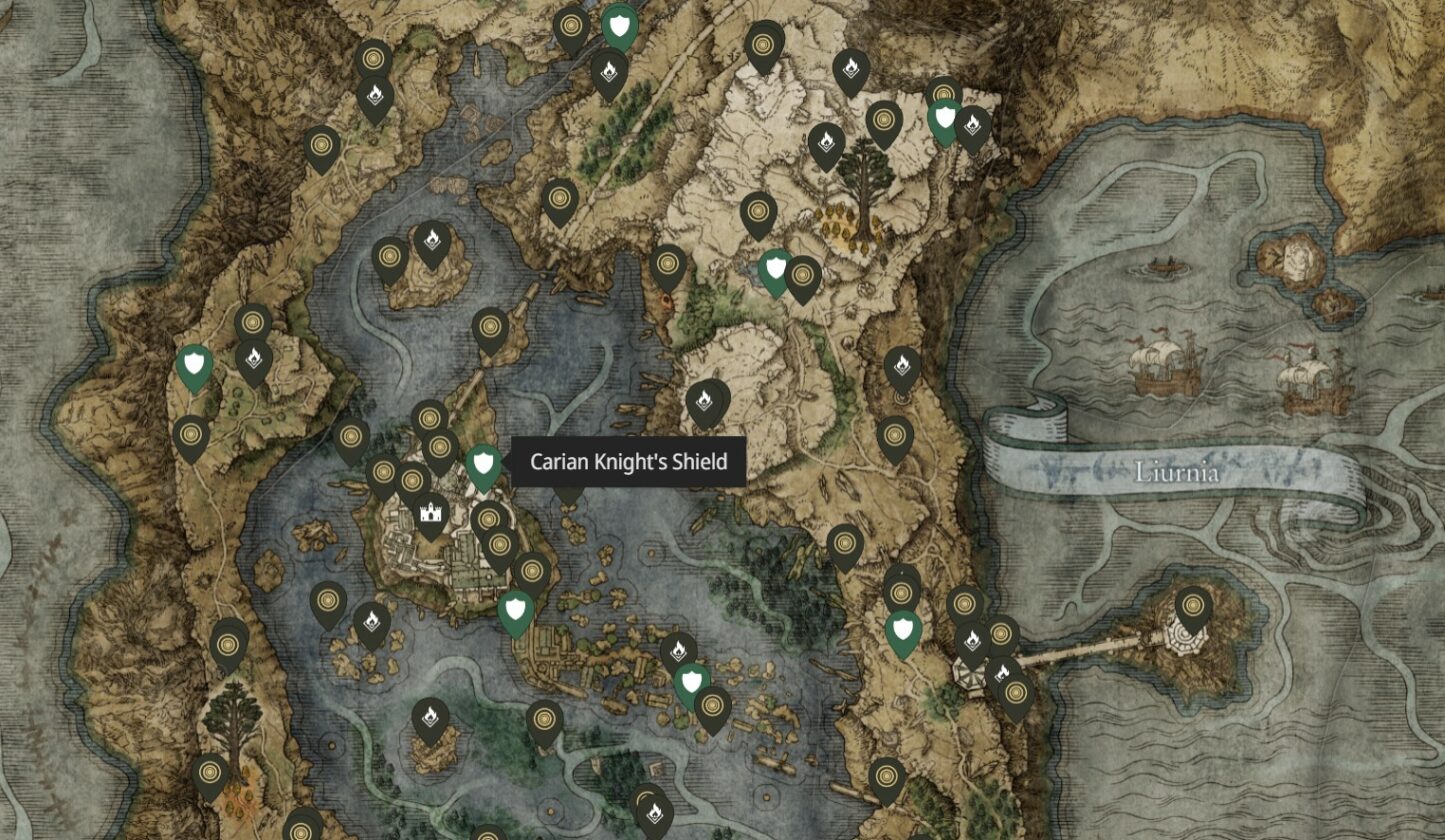Select the Carian Knight's Shield green marker
This screenshot has height=840, width=1445.
pyautogui.click(x=484, y=464)
